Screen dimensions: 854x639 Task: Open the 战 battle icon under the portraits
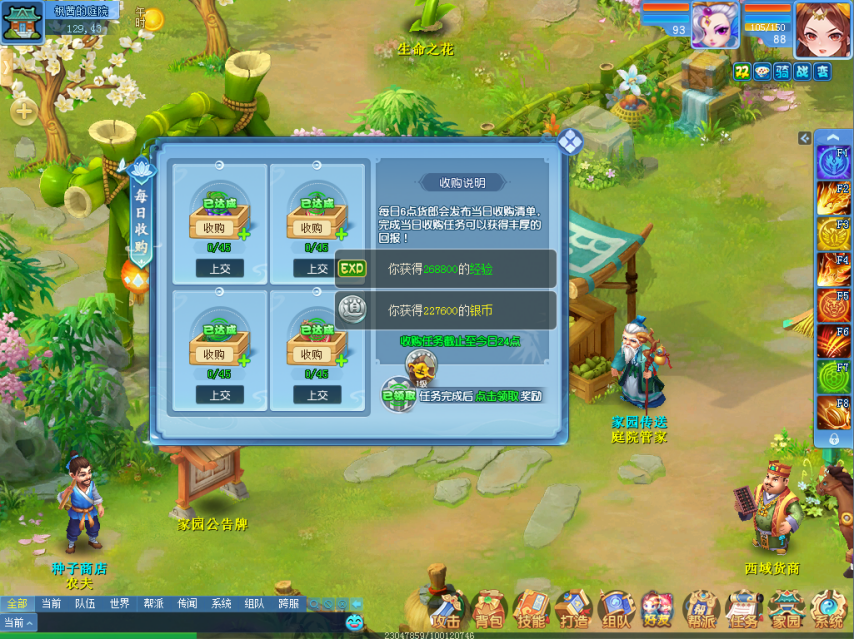(x=802, y=71)
